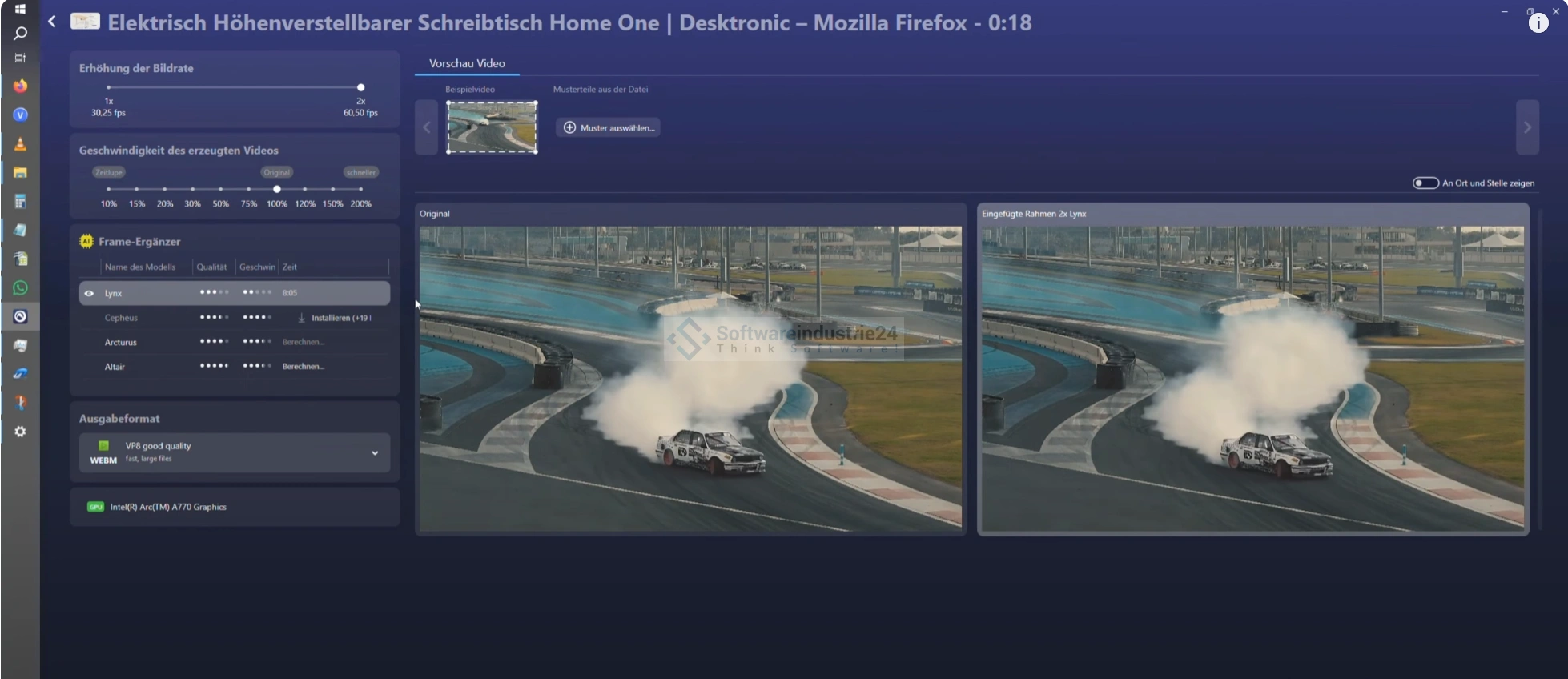Viewport: 1568px width, 679px height.
Task: Set video speed to 50% stop
Action: (x=221, y=189)
